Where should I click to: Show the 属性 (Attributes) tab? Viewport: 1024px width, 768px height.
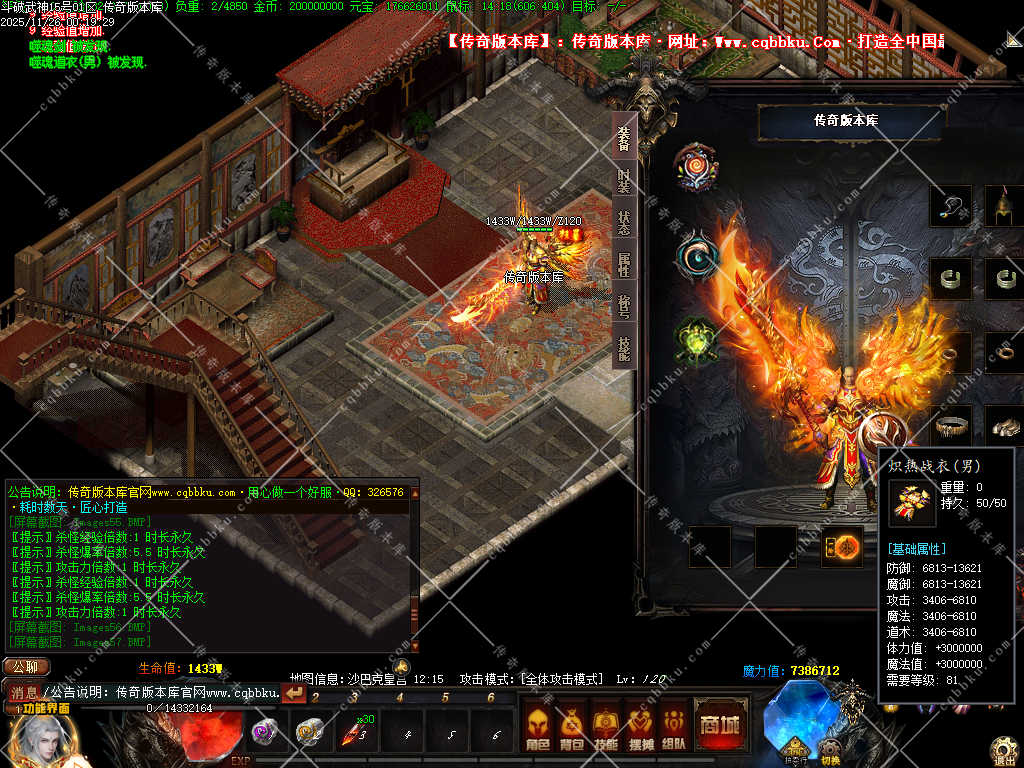pos(624,265)
